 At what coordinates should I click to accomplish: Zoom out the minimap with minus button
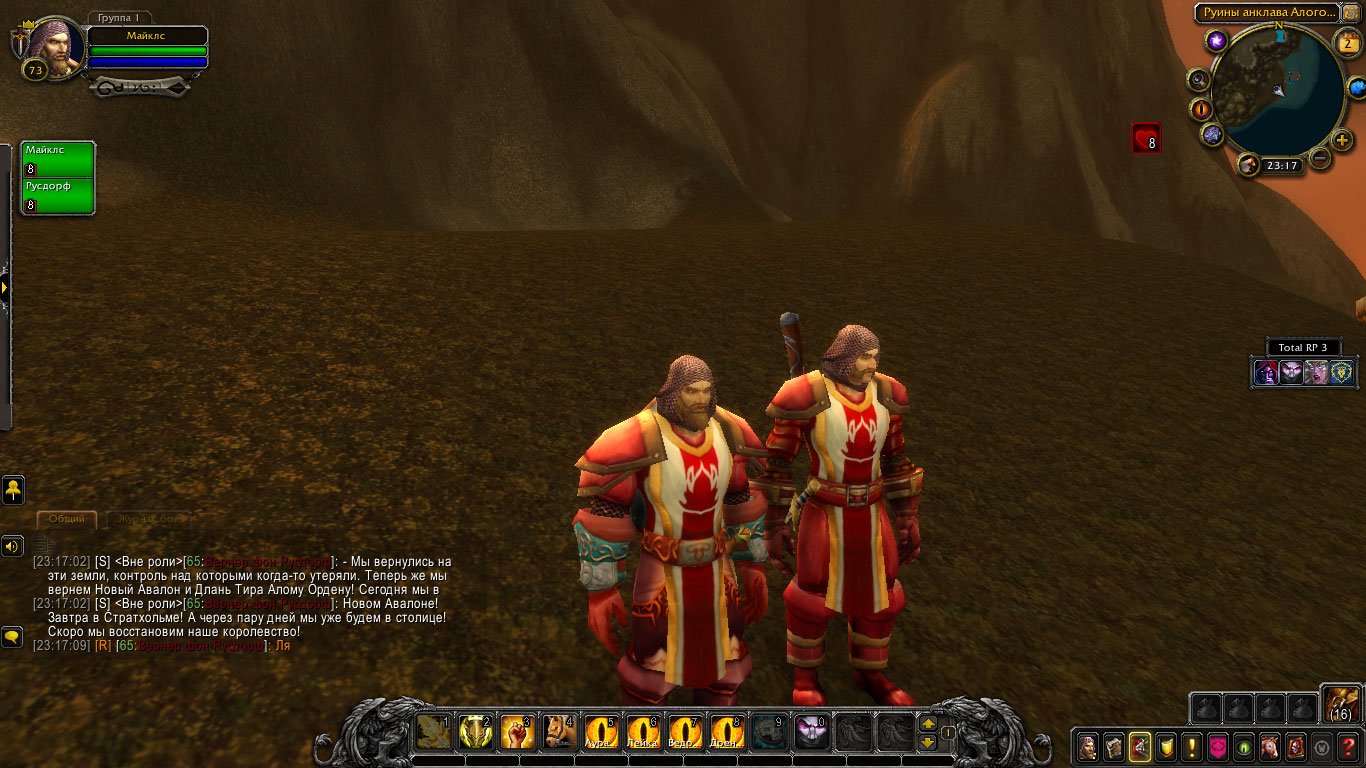[x=1320, y=157]
